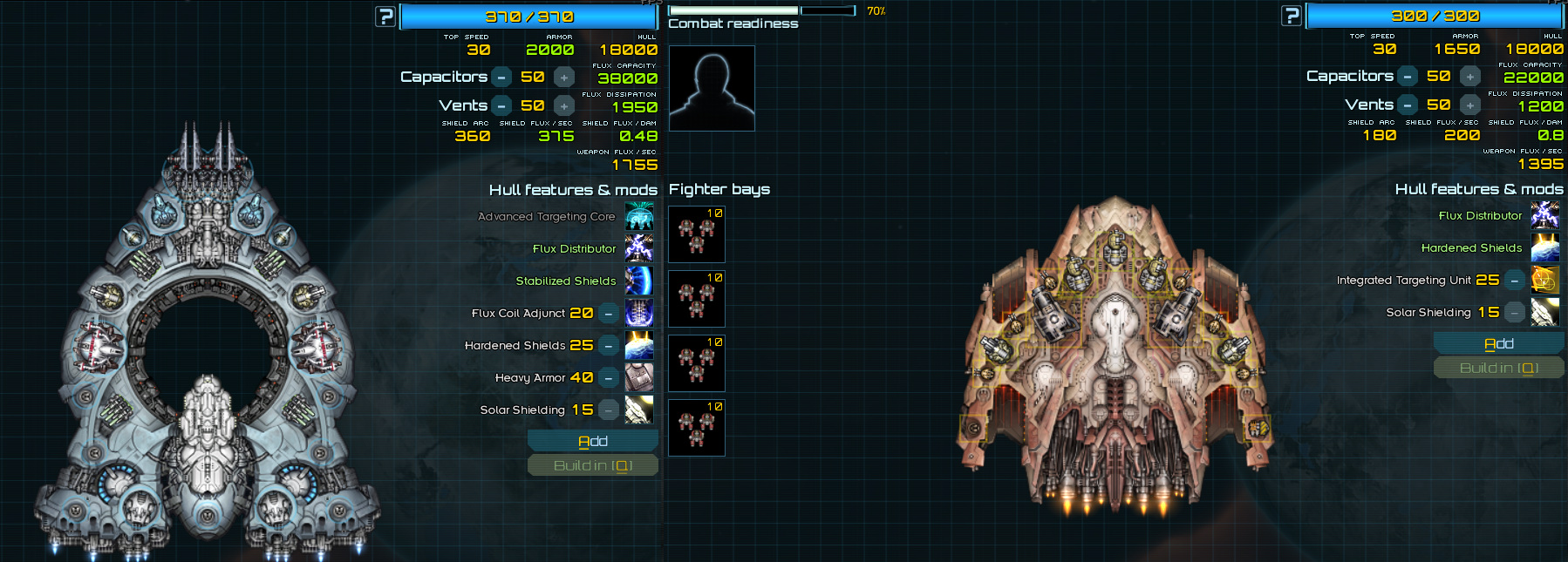1568x562 pixels.
Task: Remove the Heavy Armor hullmod
Action: pos(609,378)
